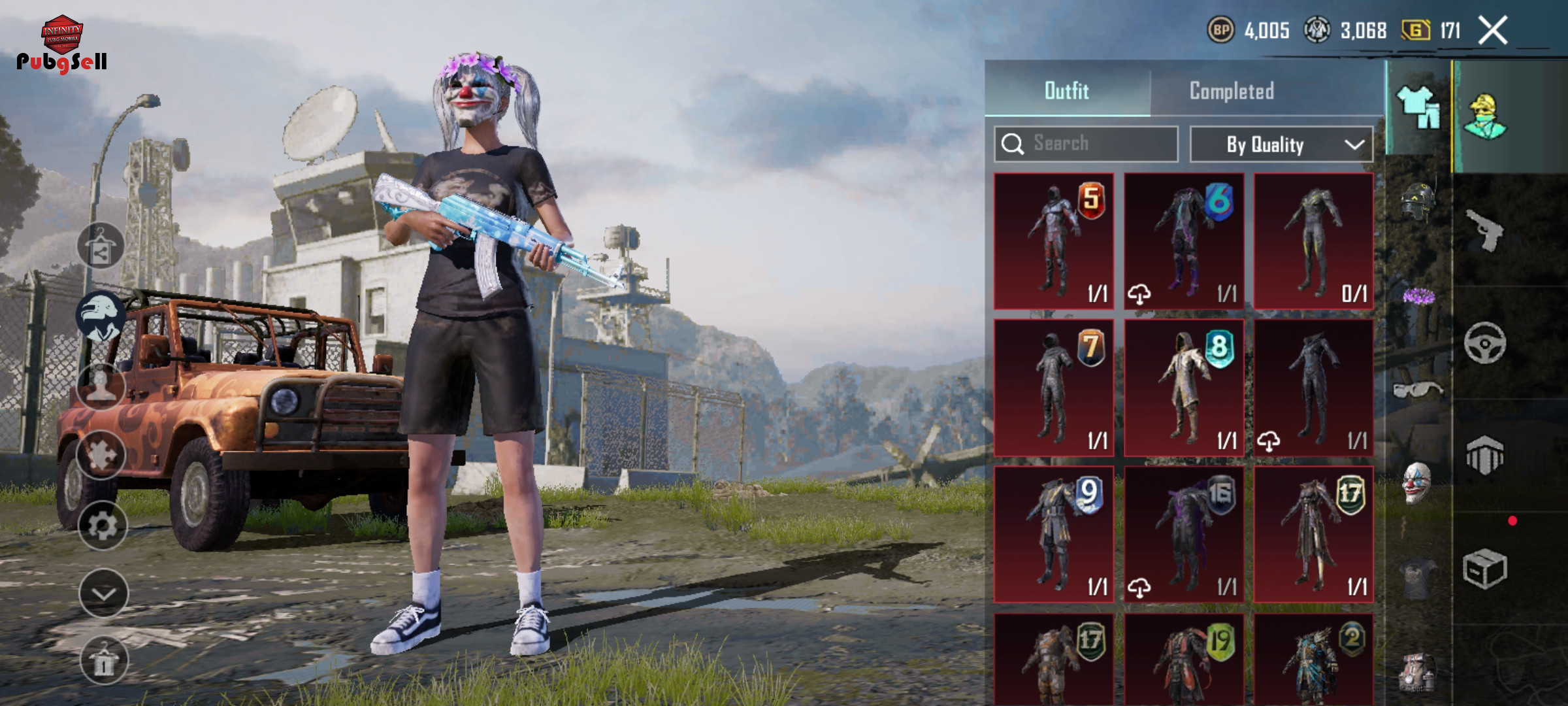Viewport: 1568px width, 706px height.
Task: Open the pistol weapon skins category
Action: (x=1484, y=231)
